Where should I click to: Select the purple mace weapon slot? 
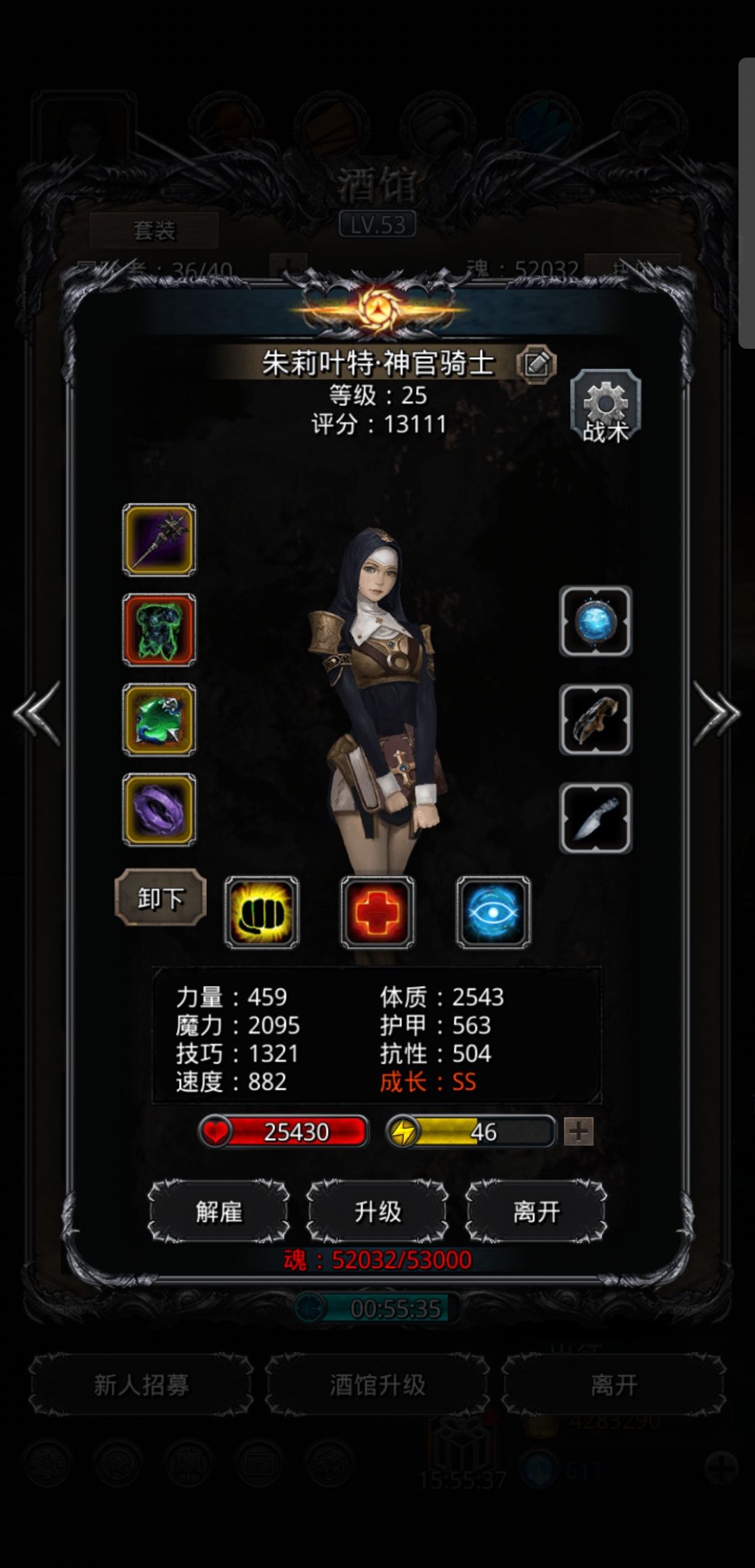(159, 540)
